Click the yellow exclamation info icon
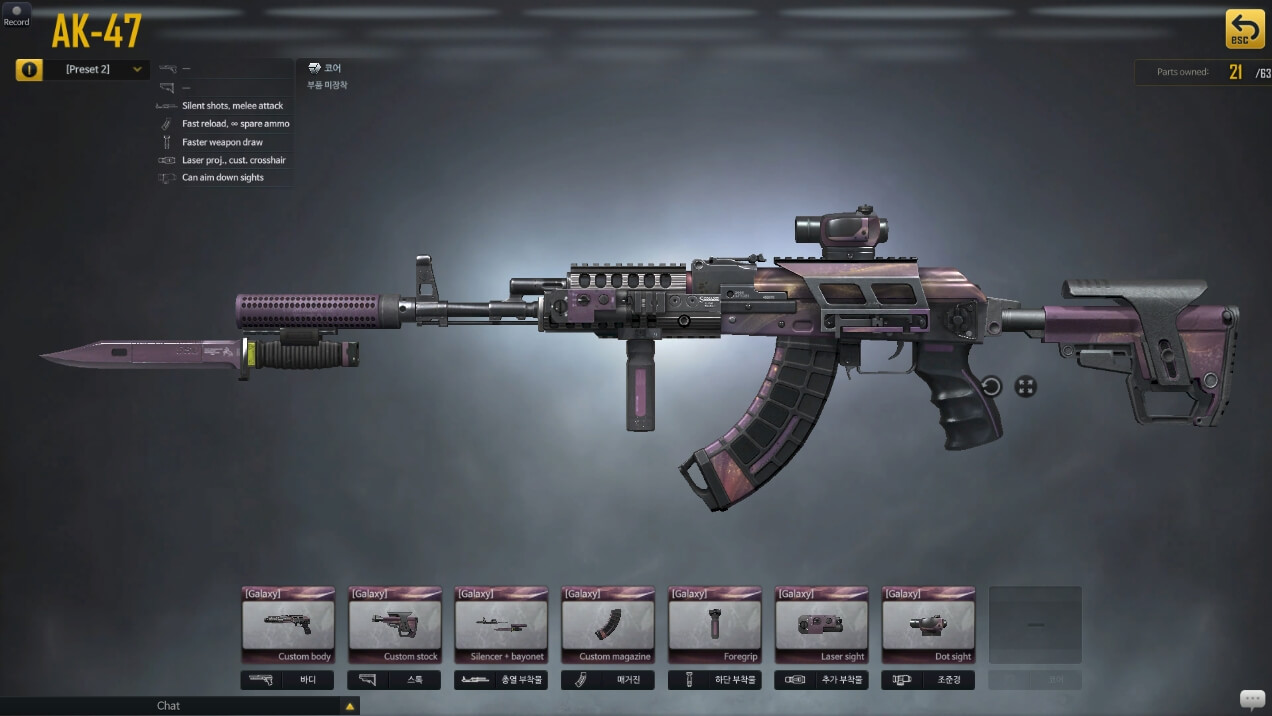Image resolution: width=1272 pixels, height=716 pixels. coord(29,70)
